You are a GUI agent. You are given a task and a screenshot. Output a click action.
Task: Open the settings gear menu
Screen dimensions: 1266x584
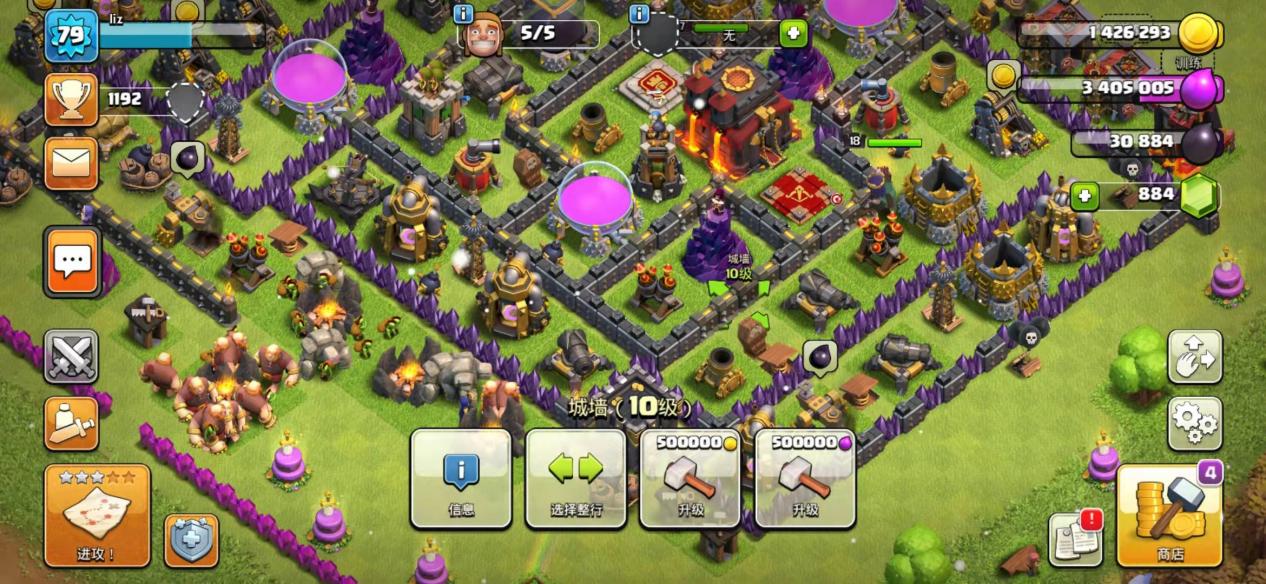point(1194,423)
